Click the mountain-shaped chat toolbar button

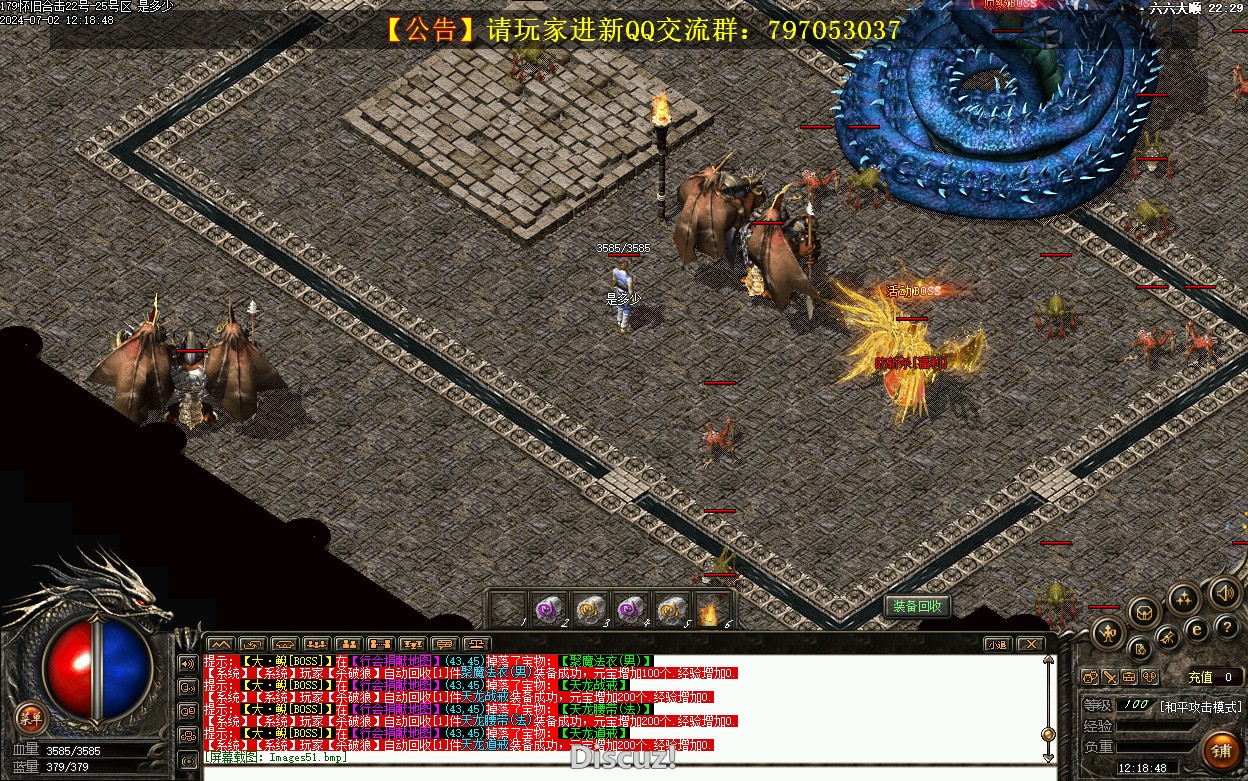(x=220, y=644)
